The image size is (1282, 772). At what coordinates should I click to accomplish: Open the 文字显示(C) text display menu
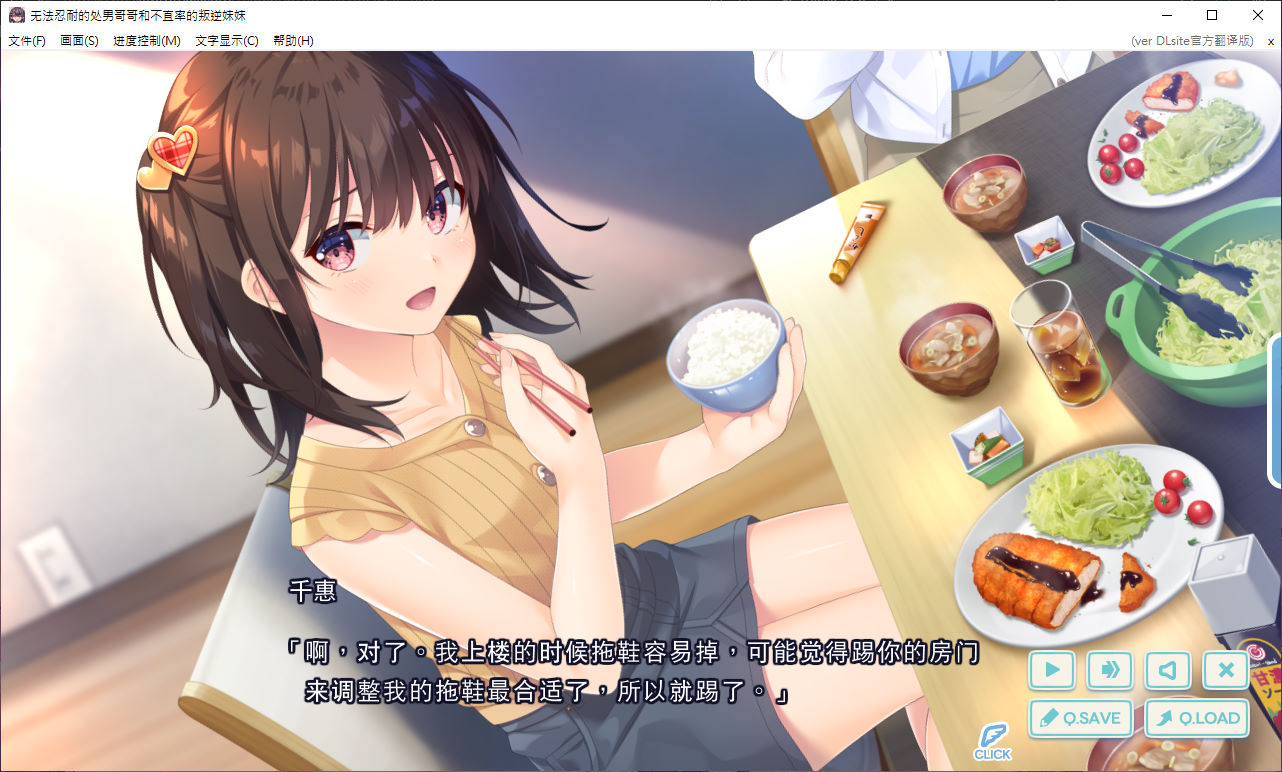coord(227,41)
